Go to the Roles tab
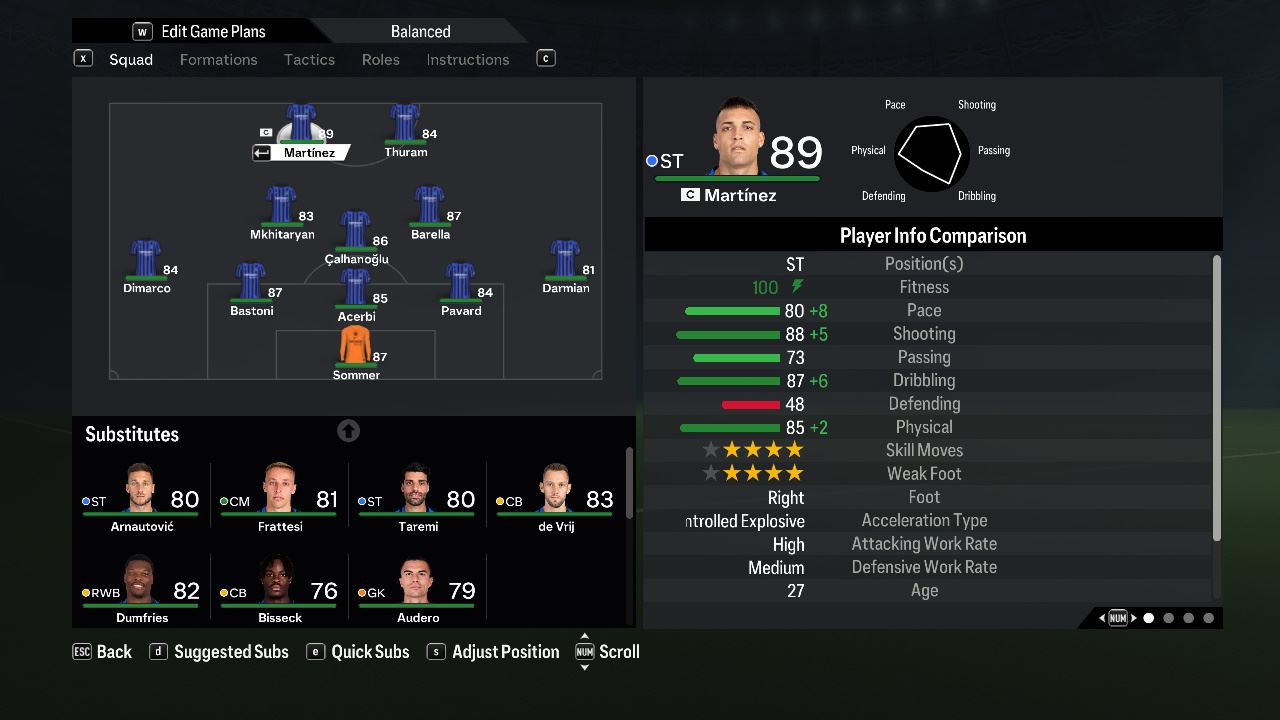The width and height of the screenshot is (1280, 720). [380, 60]
